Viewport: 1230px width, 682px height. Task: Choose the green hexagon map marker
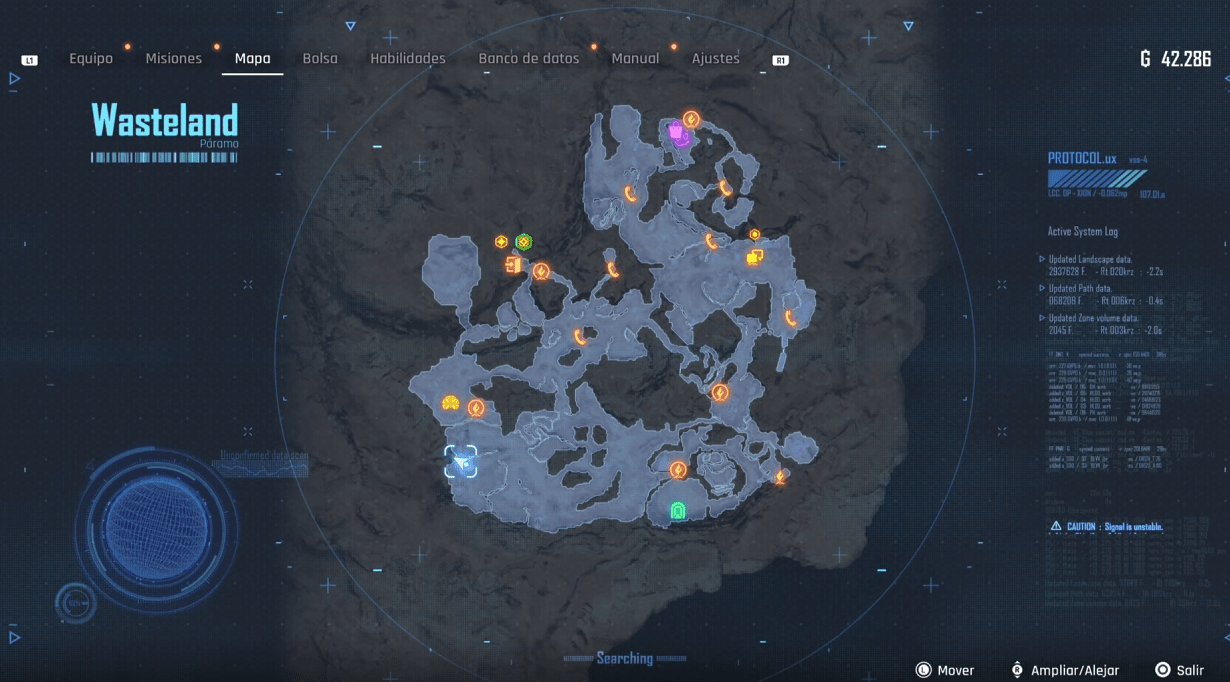pyautogui.click(x=523, y=242)
